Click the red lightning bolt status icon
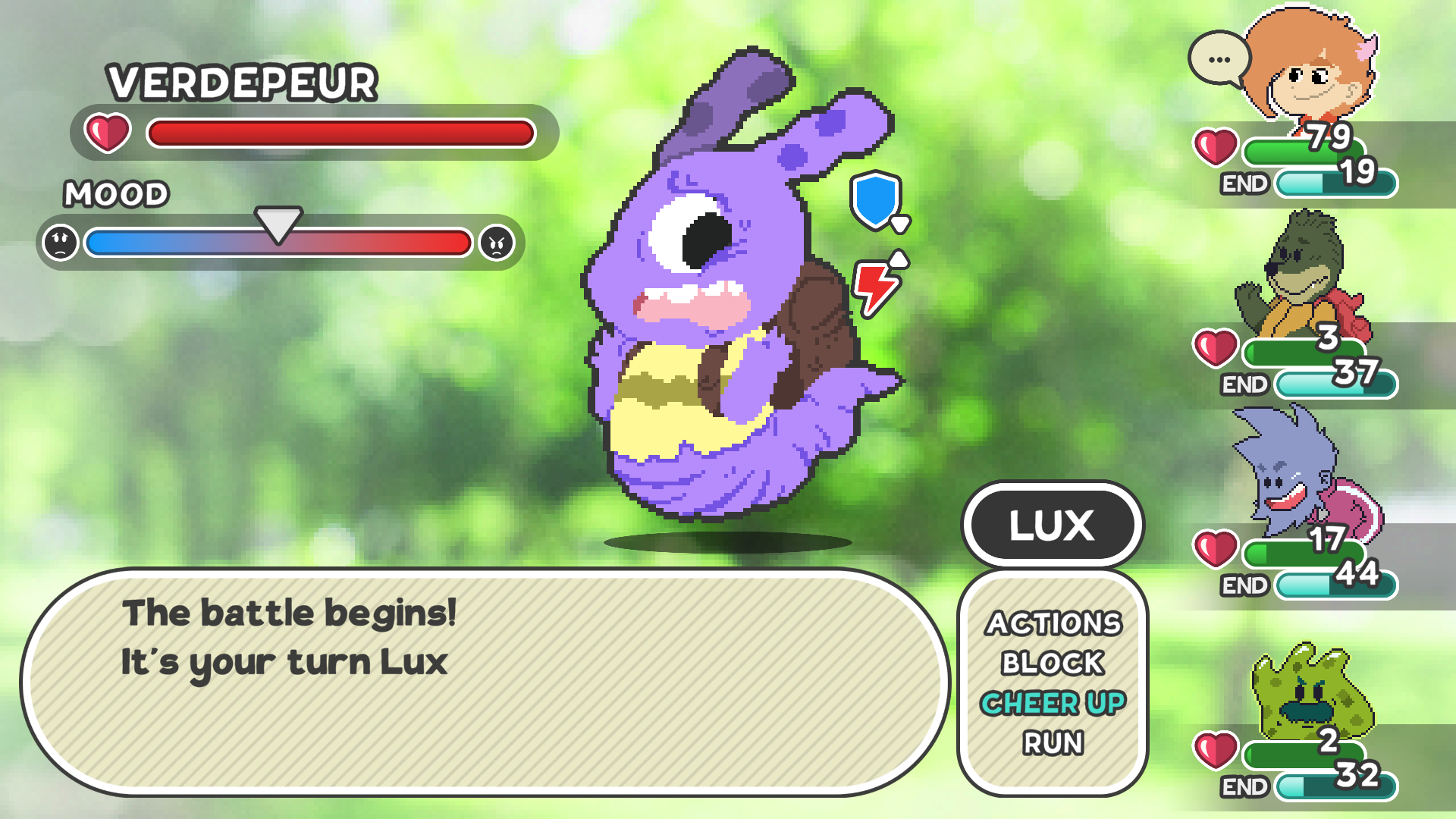This screenshot has width=1456, height=819. [876, 287]
